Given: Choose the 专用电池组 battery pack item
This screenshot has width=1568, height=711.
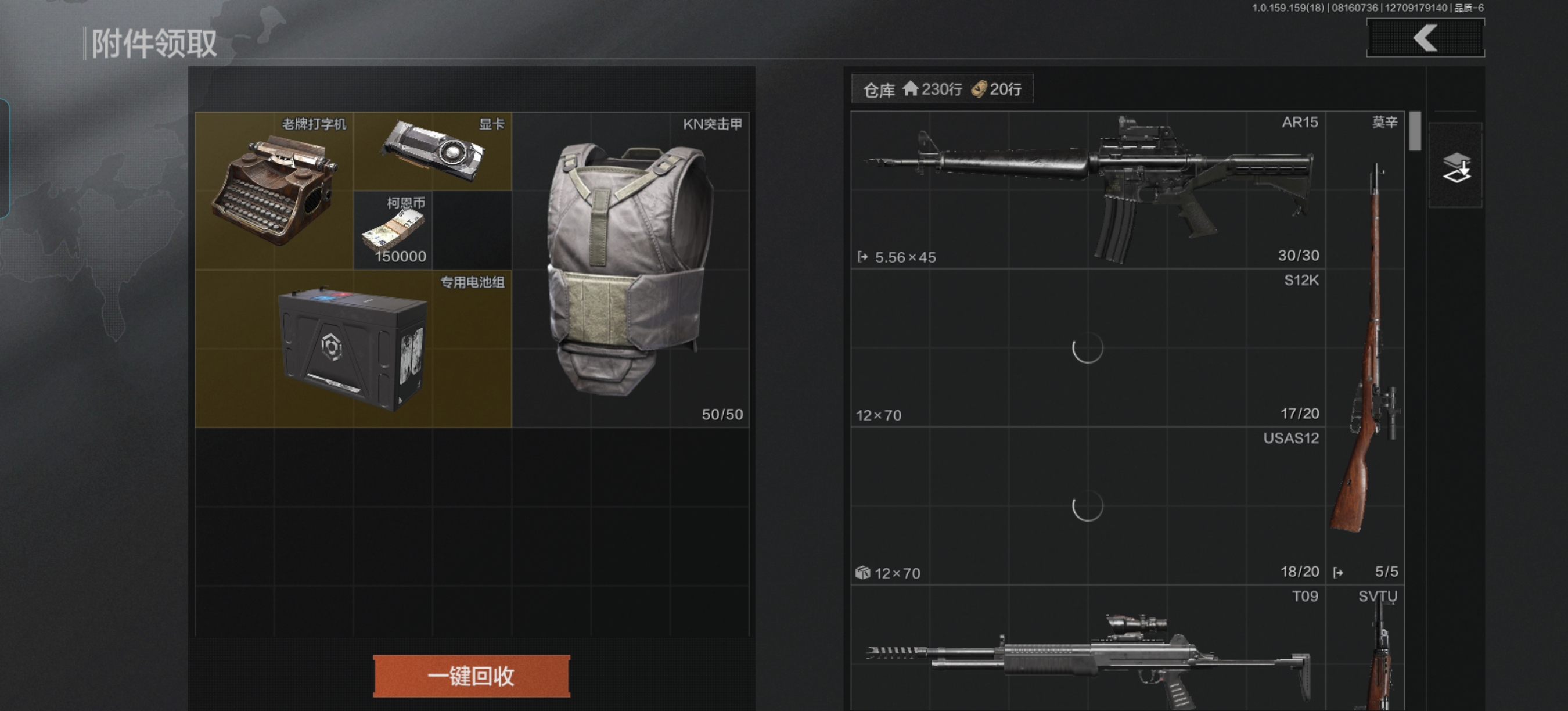Looking at the screenshot, I should click(x=353, y=348).
